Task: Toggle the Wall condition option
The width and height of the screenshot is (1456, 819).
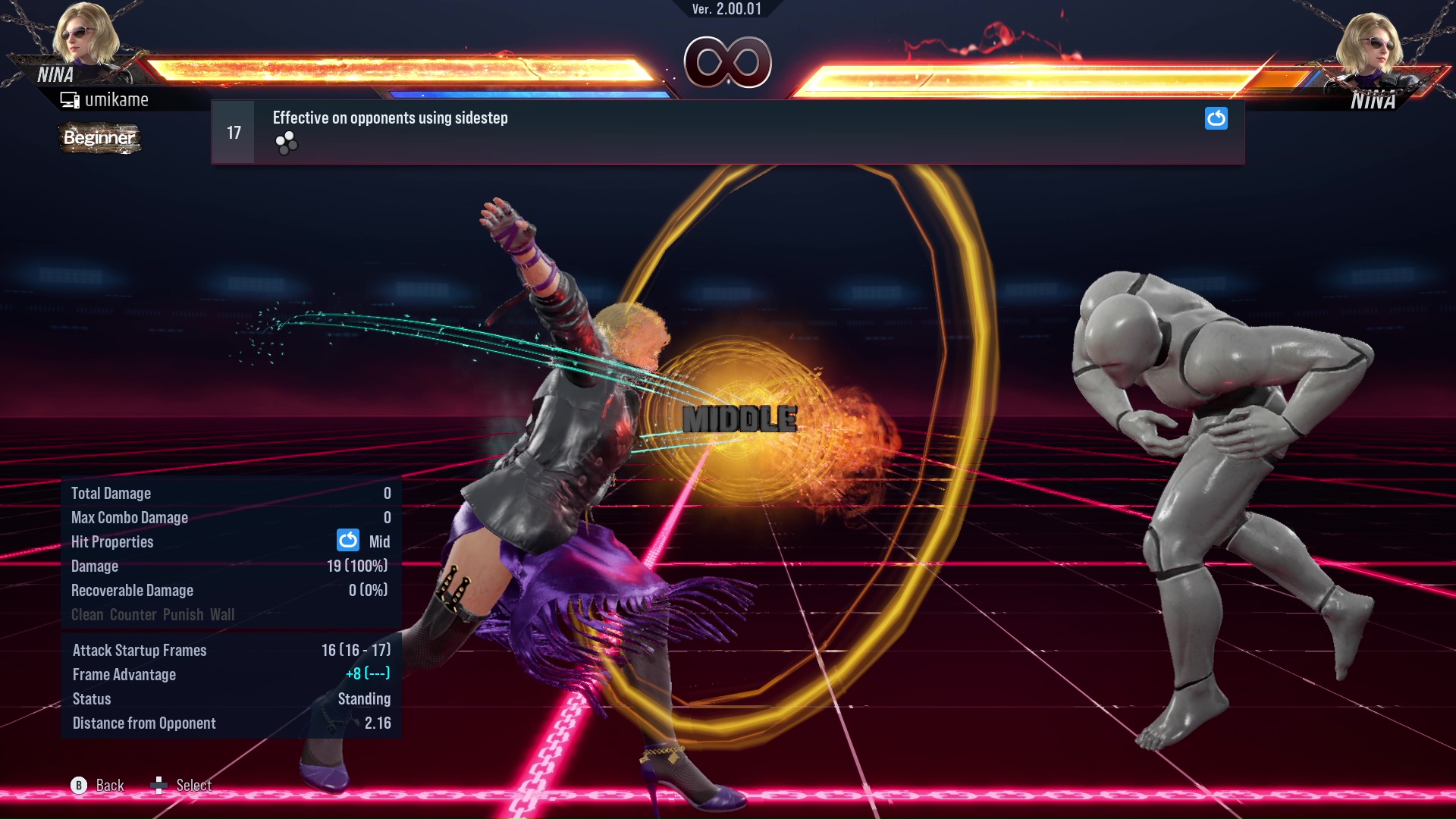Action: 223,614
